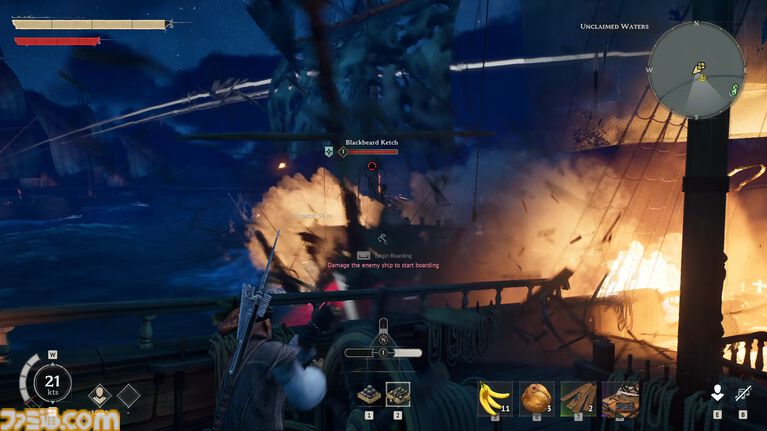
Task: Choose the repair kit slot
Action: pyautogui.click(x=619, y=398)
